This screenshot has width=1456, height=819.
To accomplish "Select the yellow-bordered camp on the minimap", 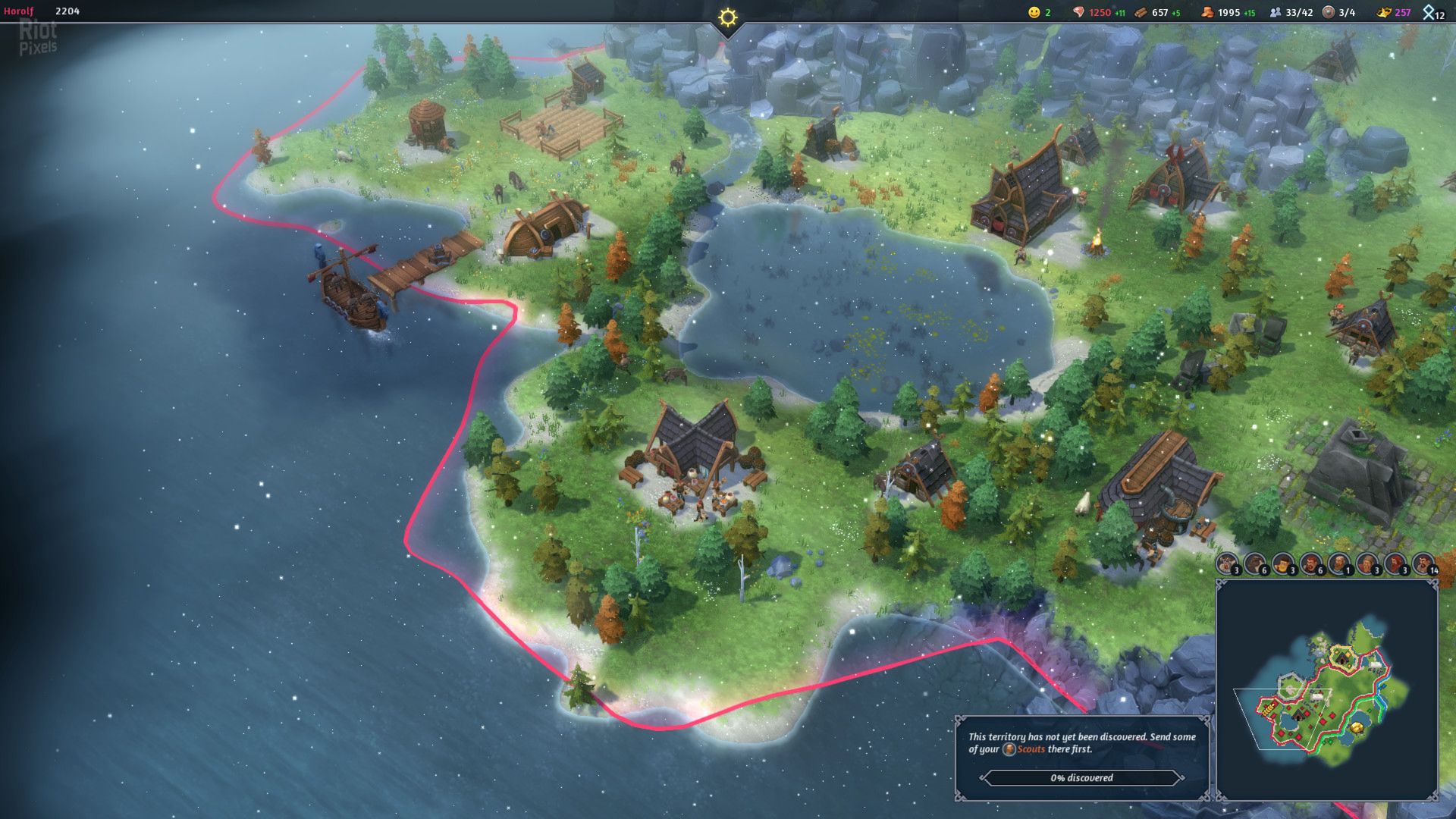I will pyautogui.click(x=1343, y=657).
